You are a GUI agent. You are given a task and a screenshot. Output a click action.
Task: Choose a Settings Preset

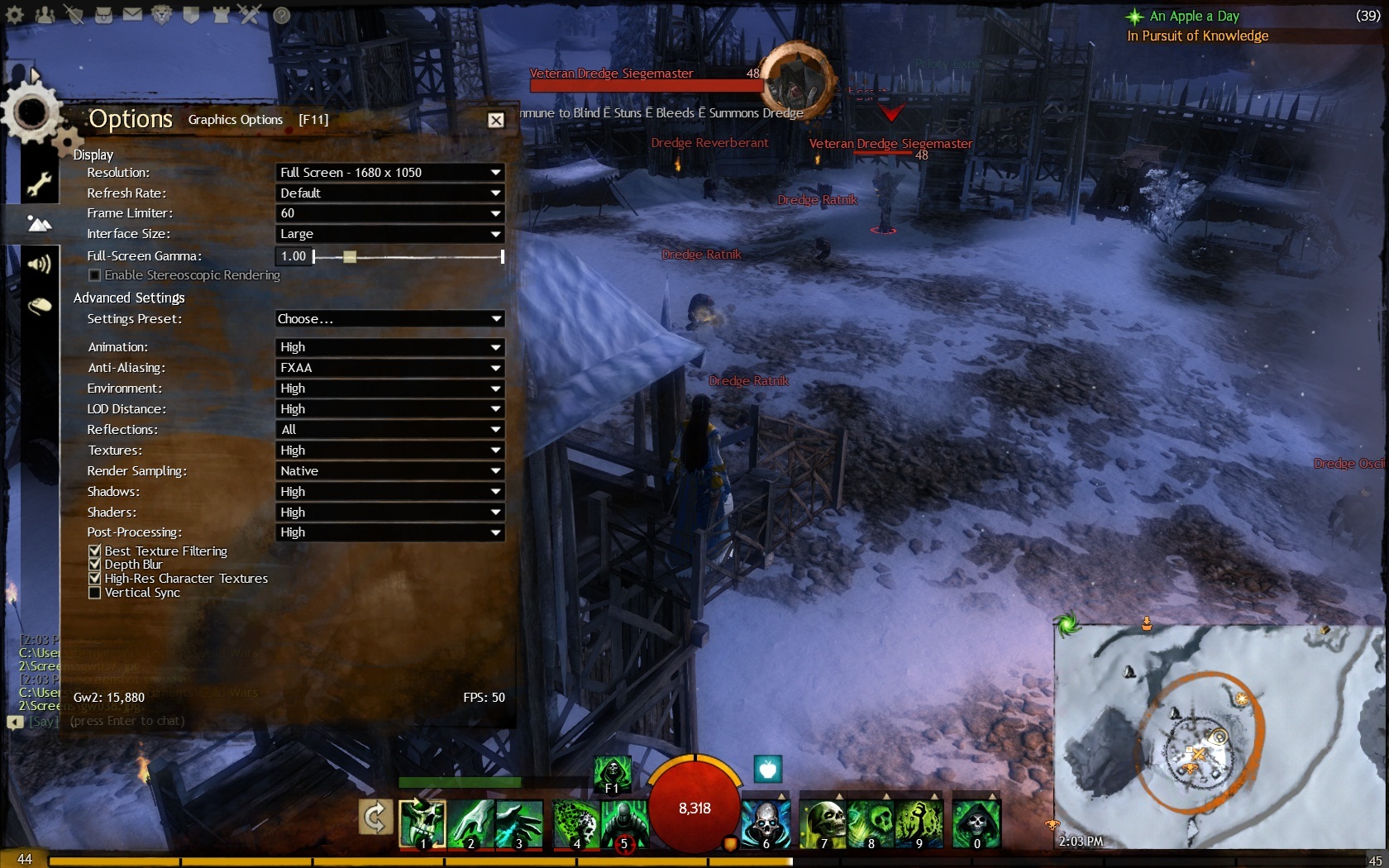(x=389, y=319)
